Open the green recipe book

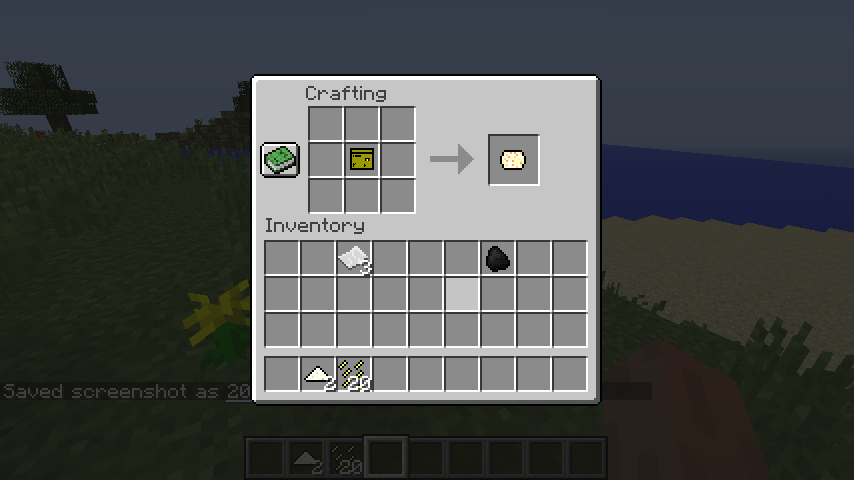click(x=280, y=160)
